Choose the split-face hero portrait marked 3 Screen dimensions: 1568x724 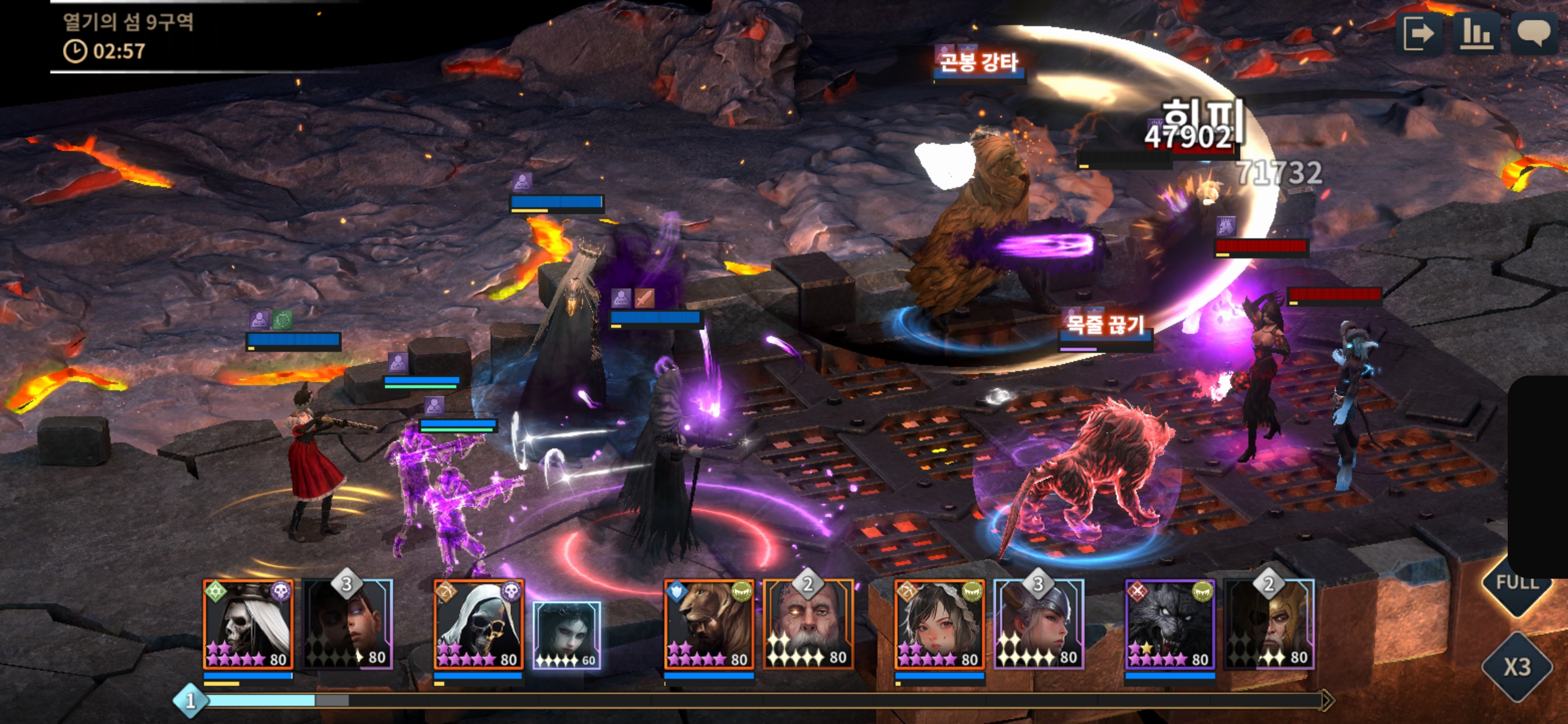coord(348,625)
